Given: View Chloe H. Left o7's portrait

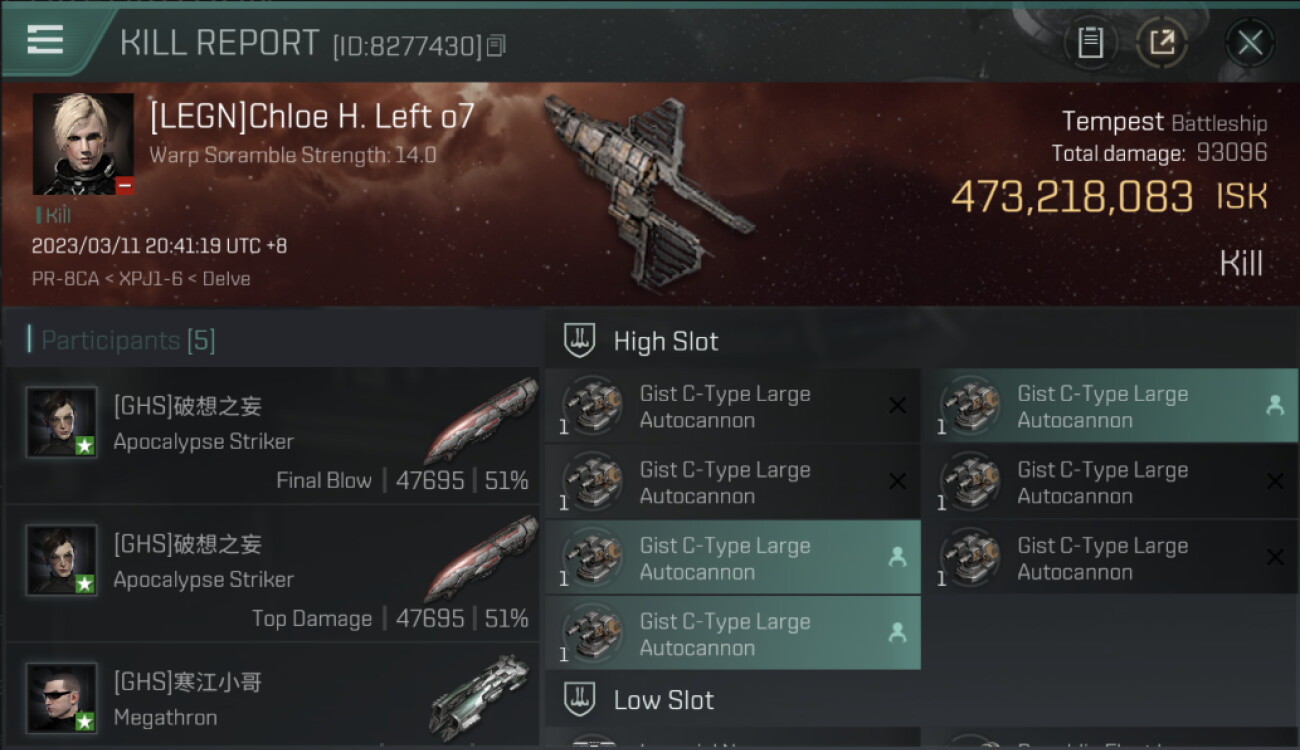Looking at the screenshot, I should pos(83,144).
